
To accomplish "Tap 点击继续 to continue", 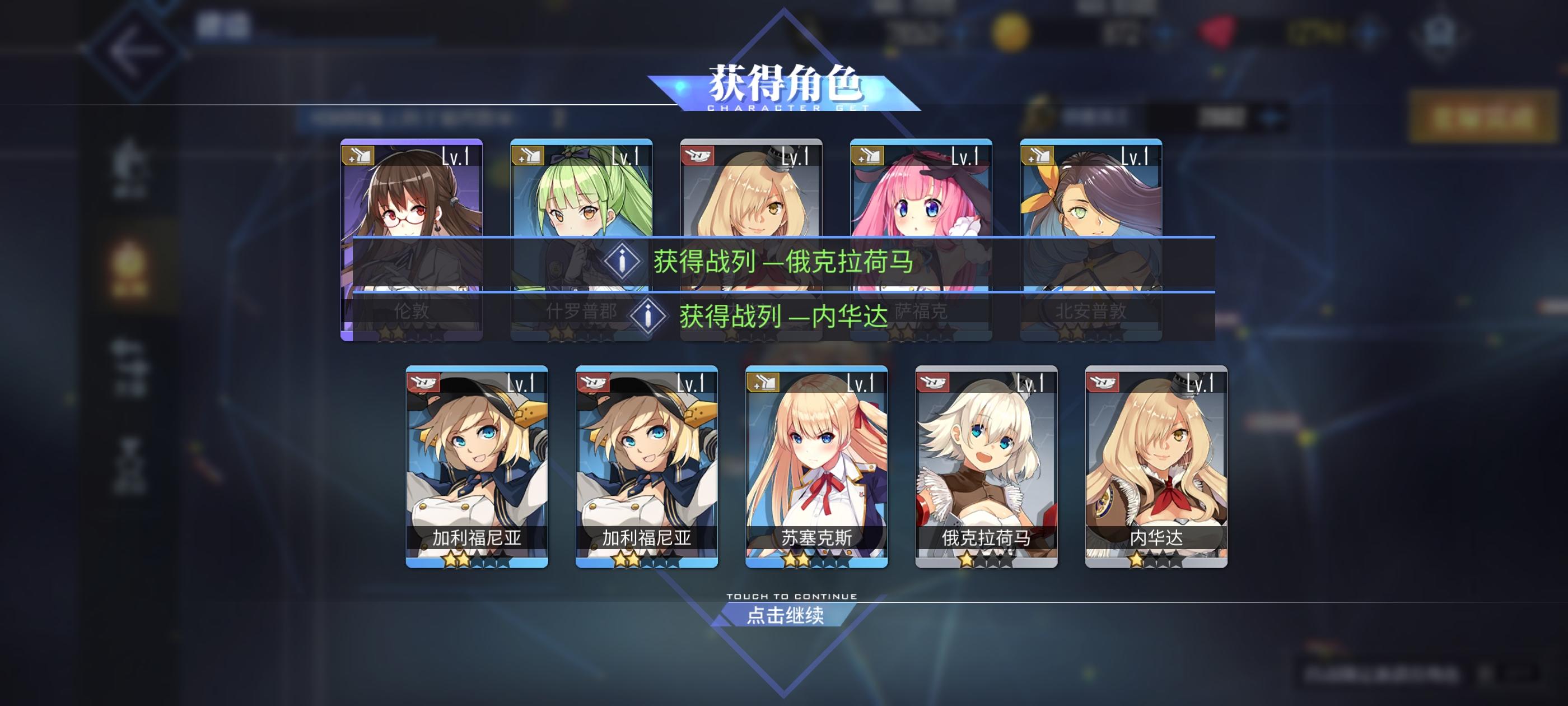I will 787,616.
